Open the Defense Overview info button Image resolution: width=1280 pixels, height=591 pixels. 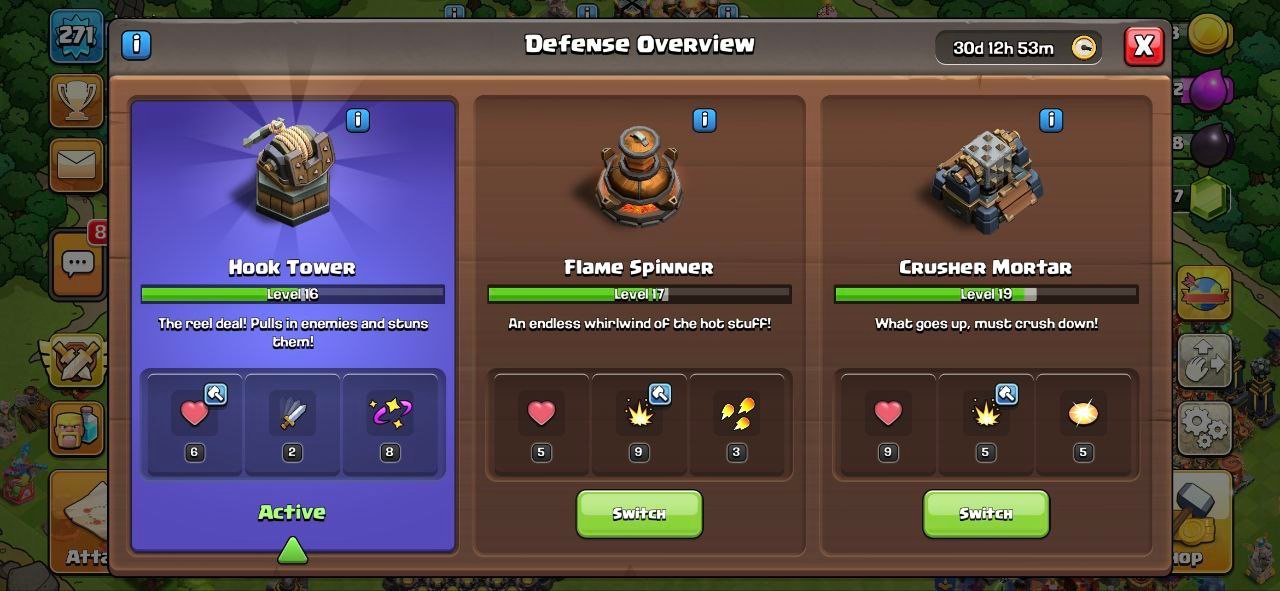click(x=136, y=45)
